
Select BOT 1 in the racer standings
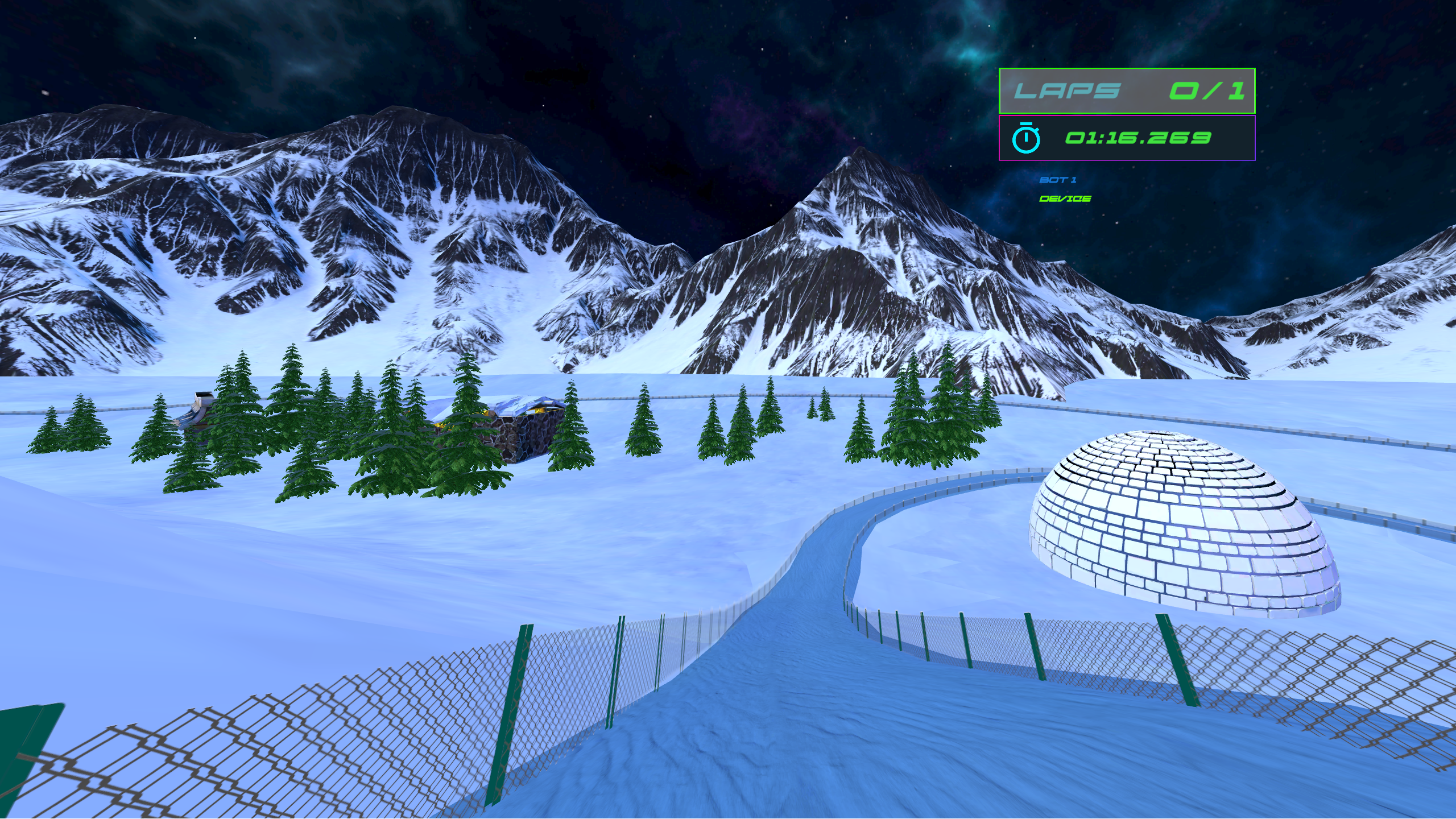point(1058,180)
